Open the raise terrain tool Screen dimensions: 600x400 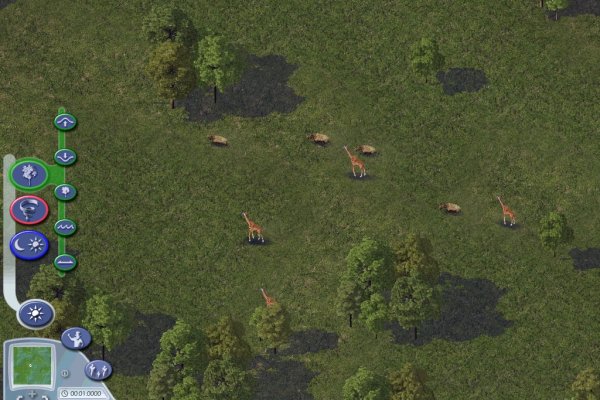tap(65, 122)
